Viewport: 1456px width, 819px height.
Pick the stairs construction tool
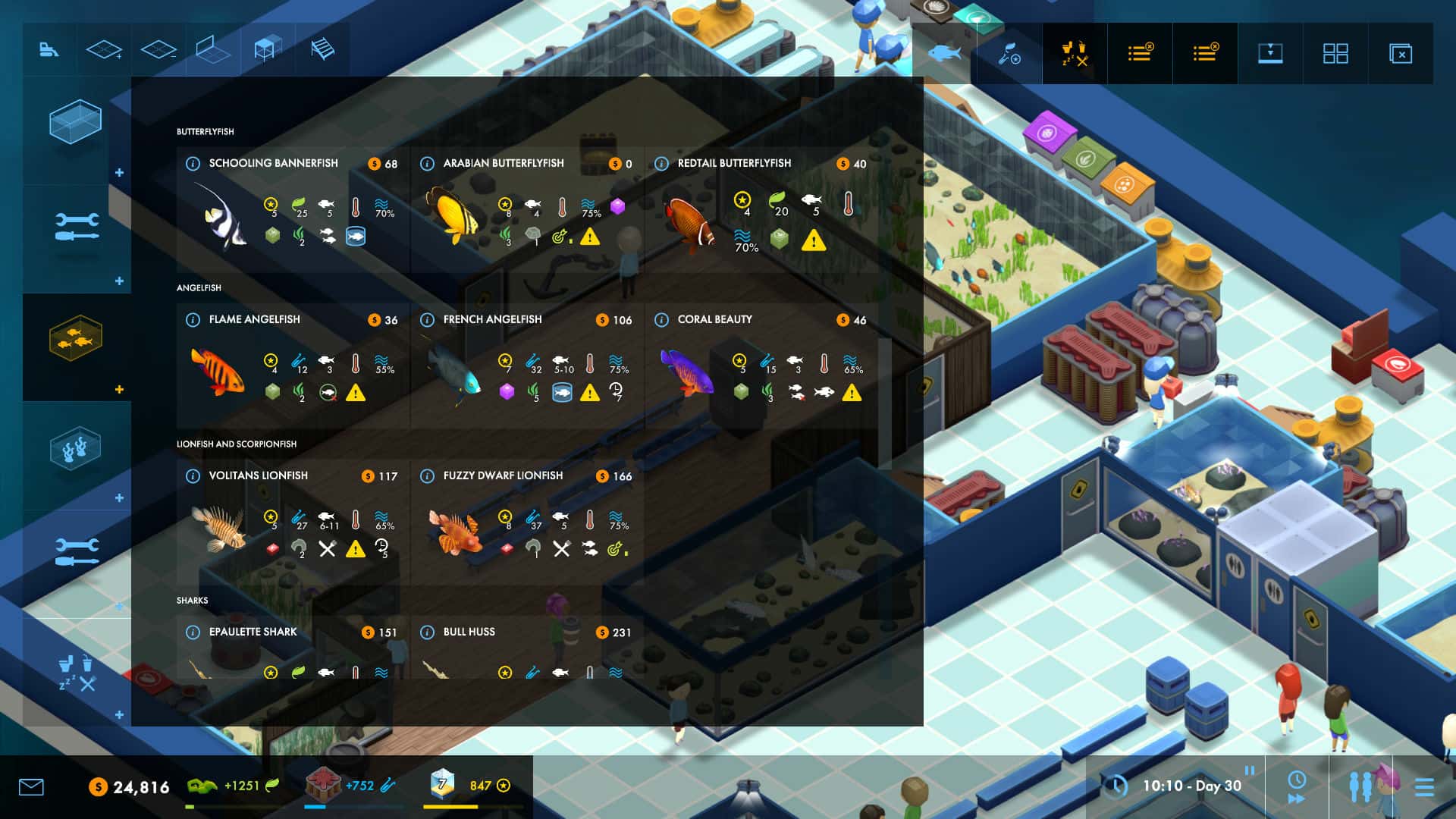(322, 51)
